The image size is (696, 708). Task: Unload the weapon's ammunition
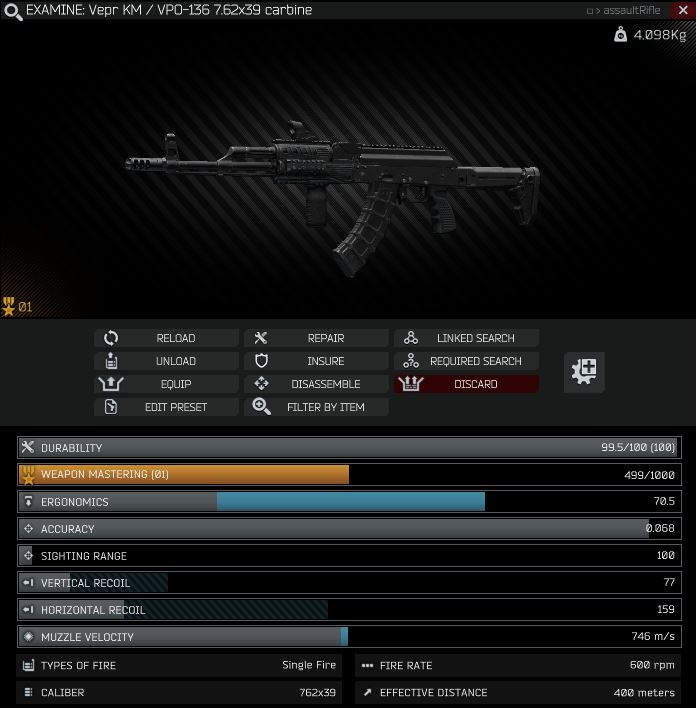click(x=167, y=361)
